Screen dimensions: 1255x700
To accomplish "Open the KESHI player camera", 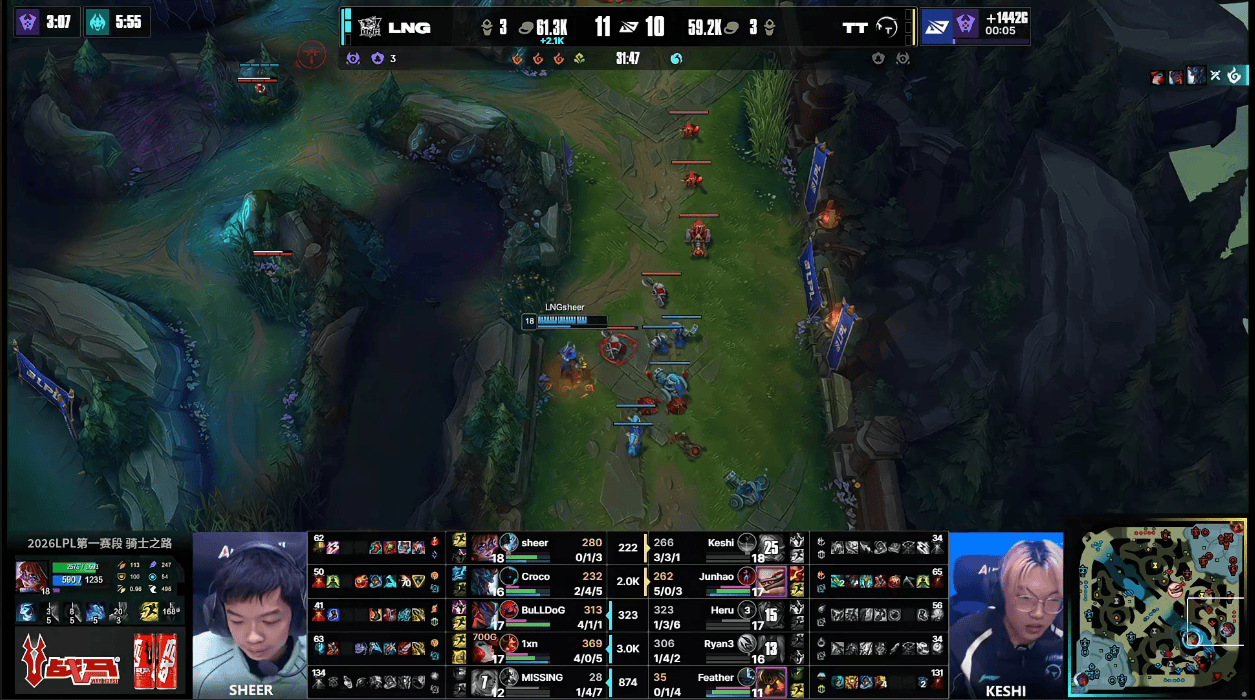I will coord(1005,614).
